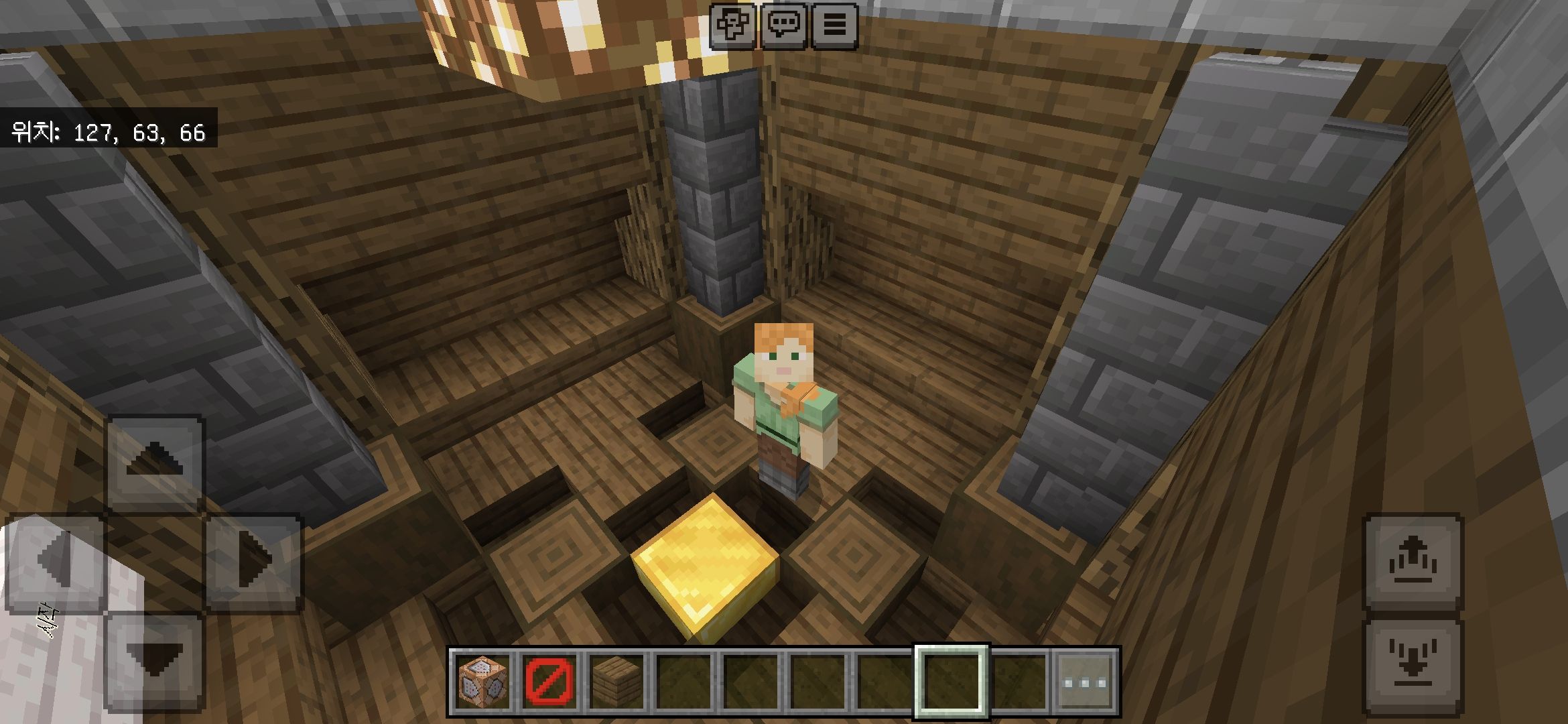Tap the move backward arrow

pyautogui.click(x=155, y=660)
